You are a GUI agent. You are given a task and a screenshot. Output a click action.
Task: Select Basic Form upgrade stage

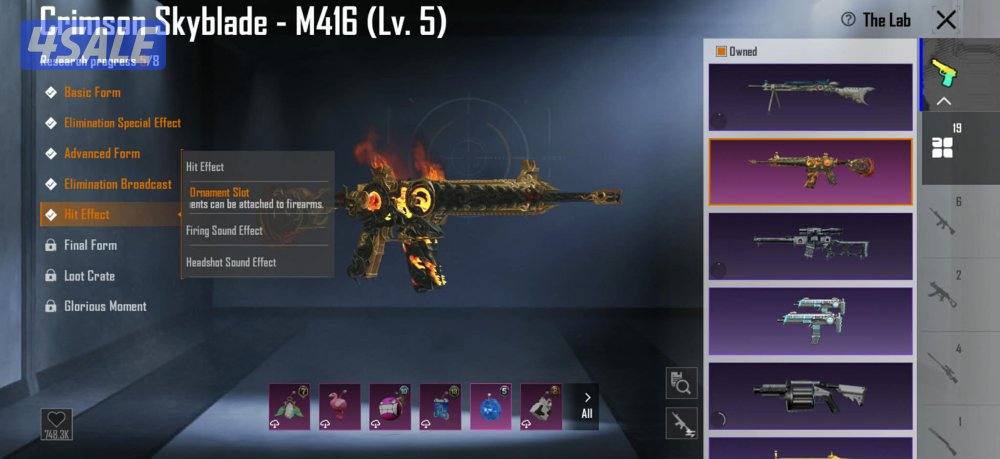click(92, 92)
